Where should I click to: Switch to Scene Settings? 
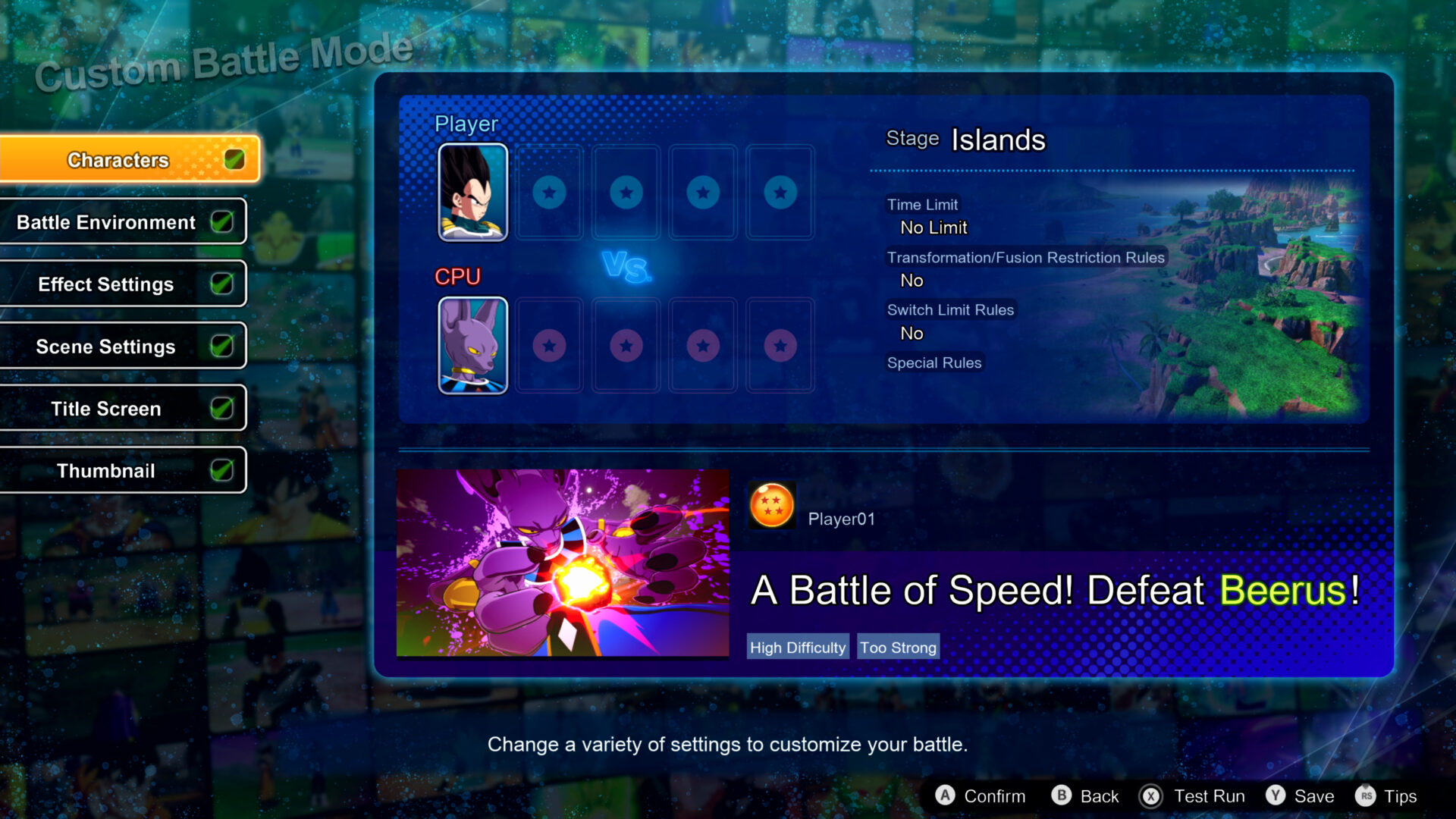[x=106, y=346]
